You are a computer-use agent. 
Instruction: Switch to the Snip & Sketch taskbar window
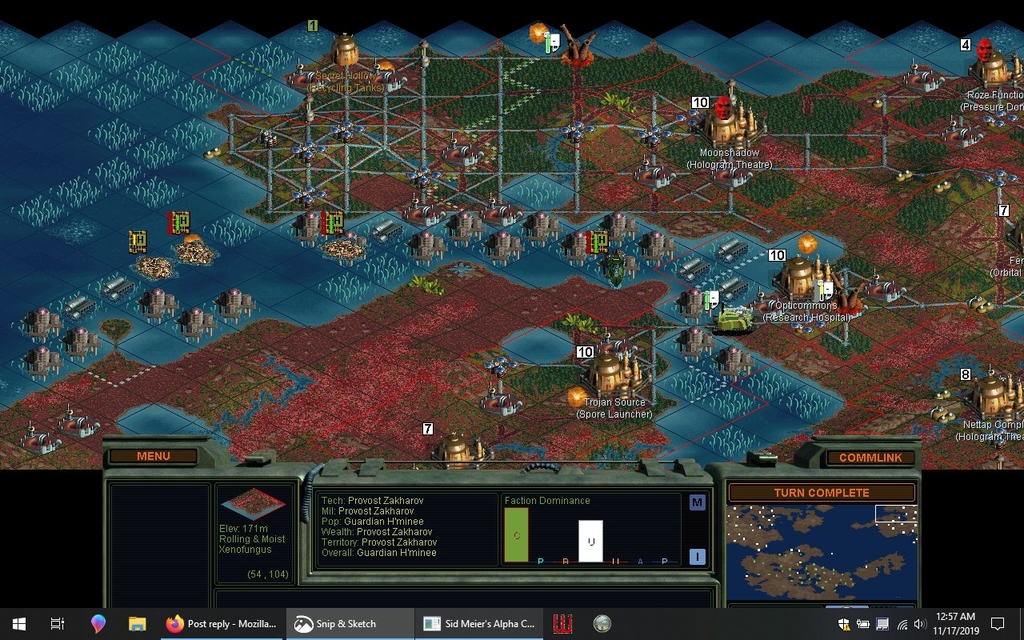350,624
